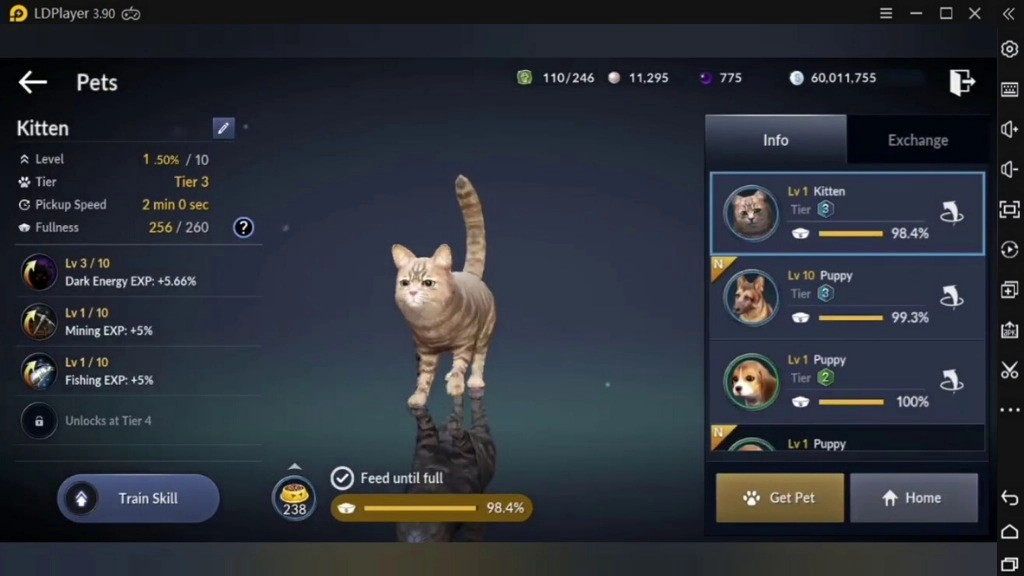The width and height of the screenshot is (1024, 576).
Task: Tap the pet food bowl icon
Action: click(294, 497)
